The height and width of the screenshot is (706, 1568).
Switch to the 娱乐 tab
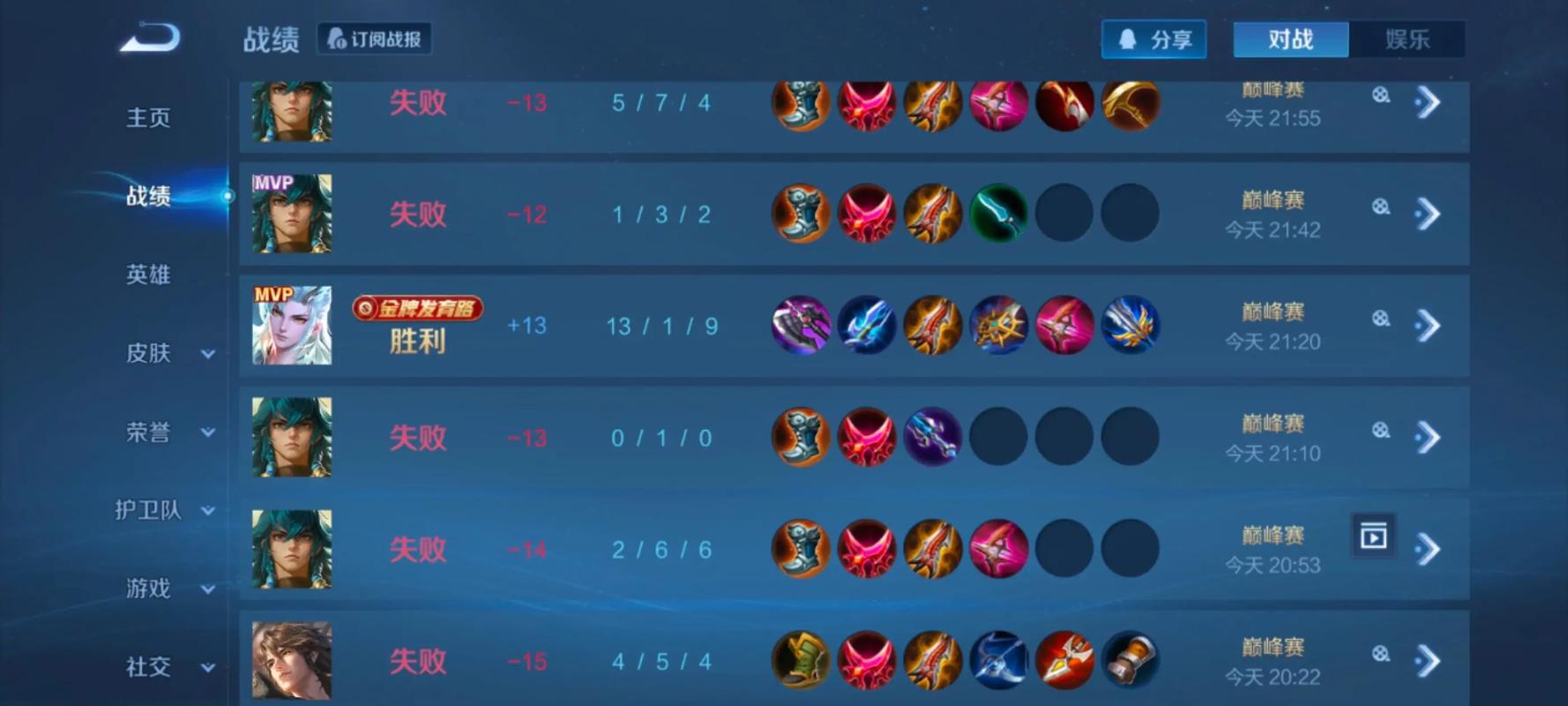pyautogui.click(x=1408, y=38)
